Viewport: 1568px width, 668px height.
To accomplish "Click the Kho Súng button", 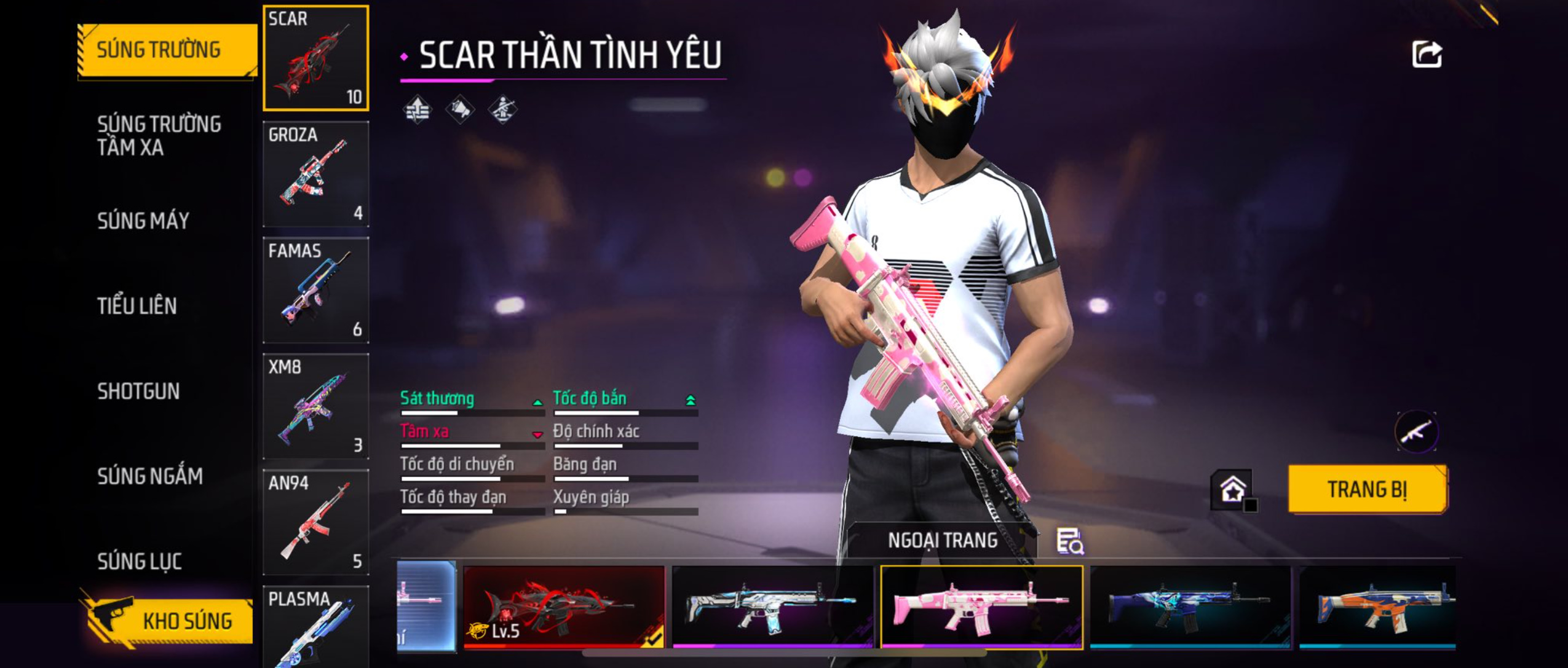I will (x=168, y=621).
